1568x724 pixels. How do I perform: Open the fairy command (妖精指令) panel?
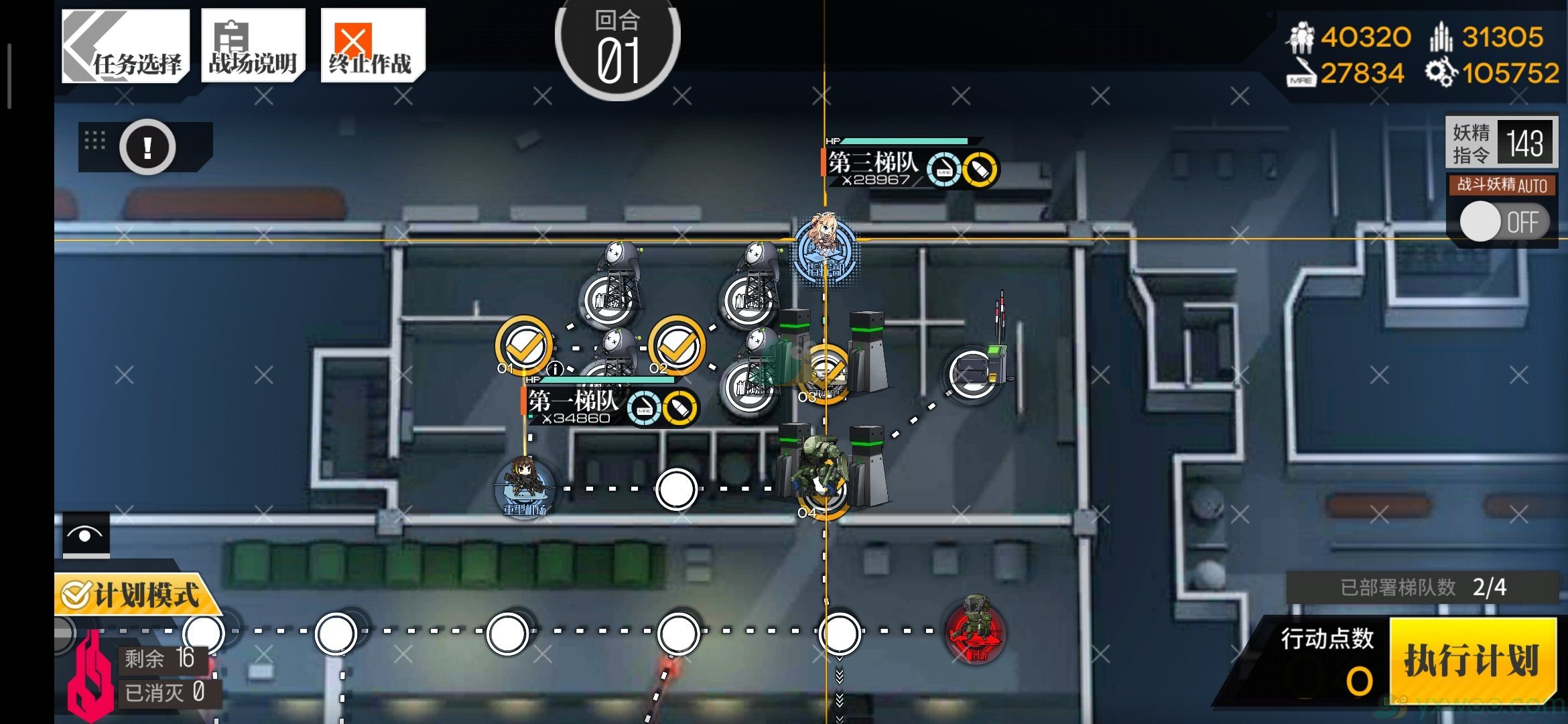point(1501,142)
